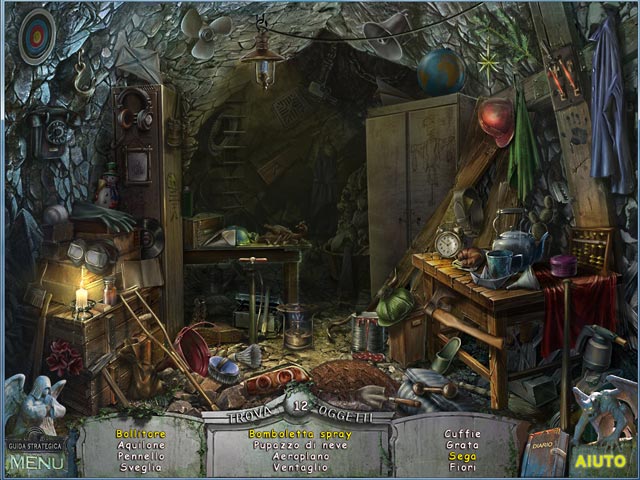Viewport: 640px width, 480px height.
Task: Open the MENU button
Action: [38, 463]
